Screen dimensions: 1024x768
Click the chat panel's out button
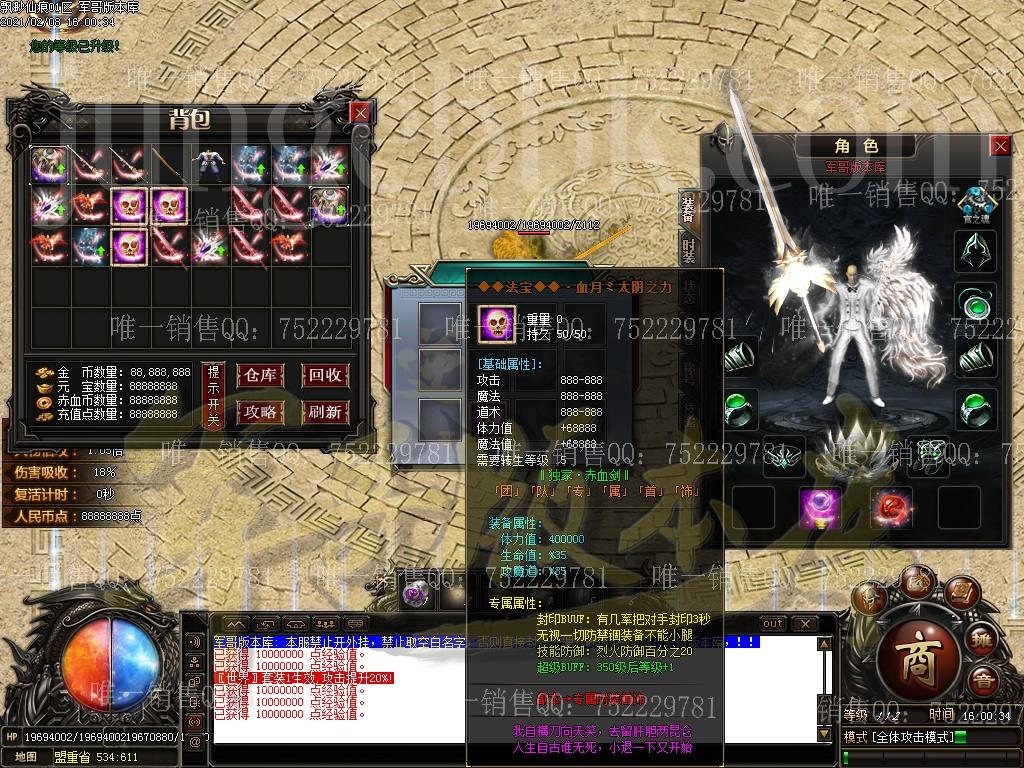coord(773,624)
